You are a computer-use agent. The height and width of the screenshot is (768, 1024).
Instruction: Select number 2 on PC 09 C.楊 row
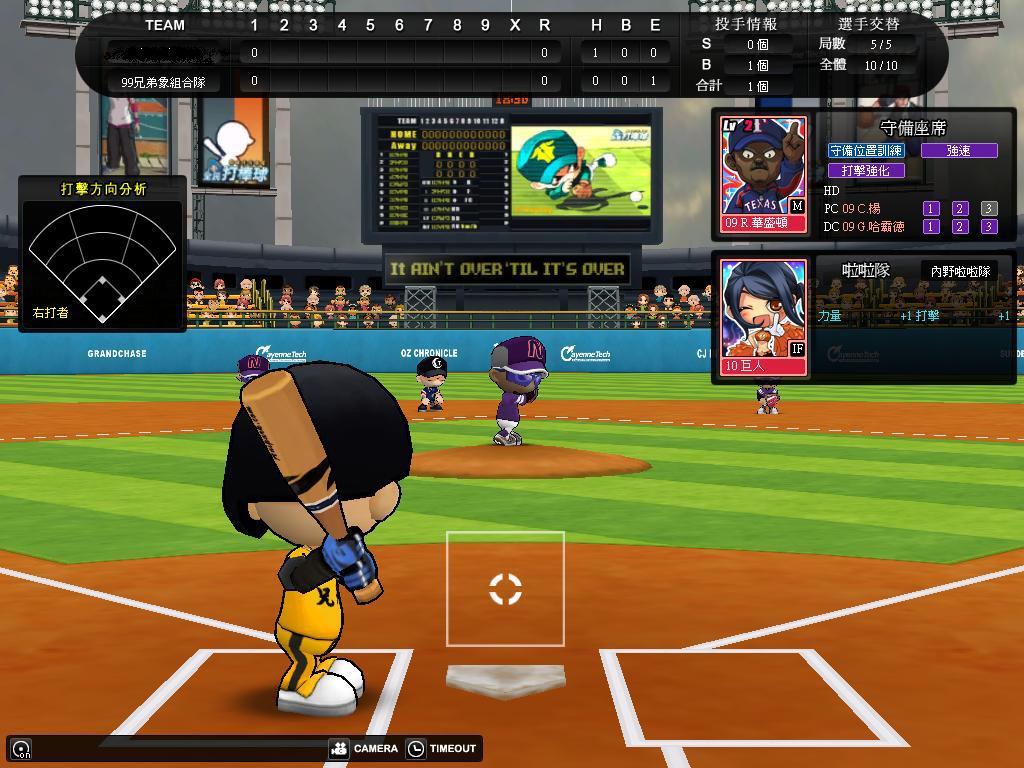tap(960, 208)
